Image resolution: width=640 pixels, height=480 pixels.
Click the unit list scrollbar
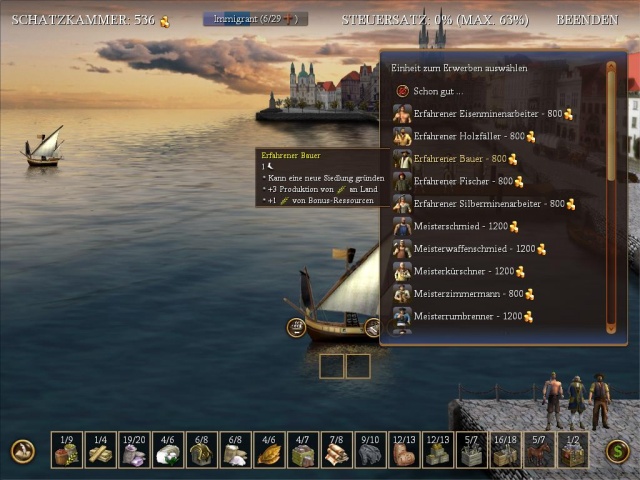(611, 196)
